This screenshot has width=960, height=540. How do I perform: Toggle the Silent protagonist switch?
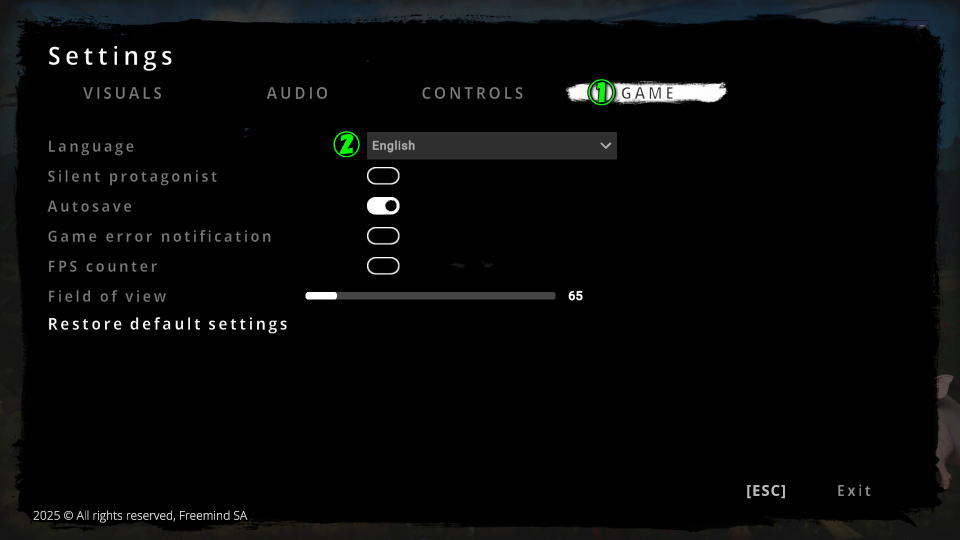click(x=383, y=176)
